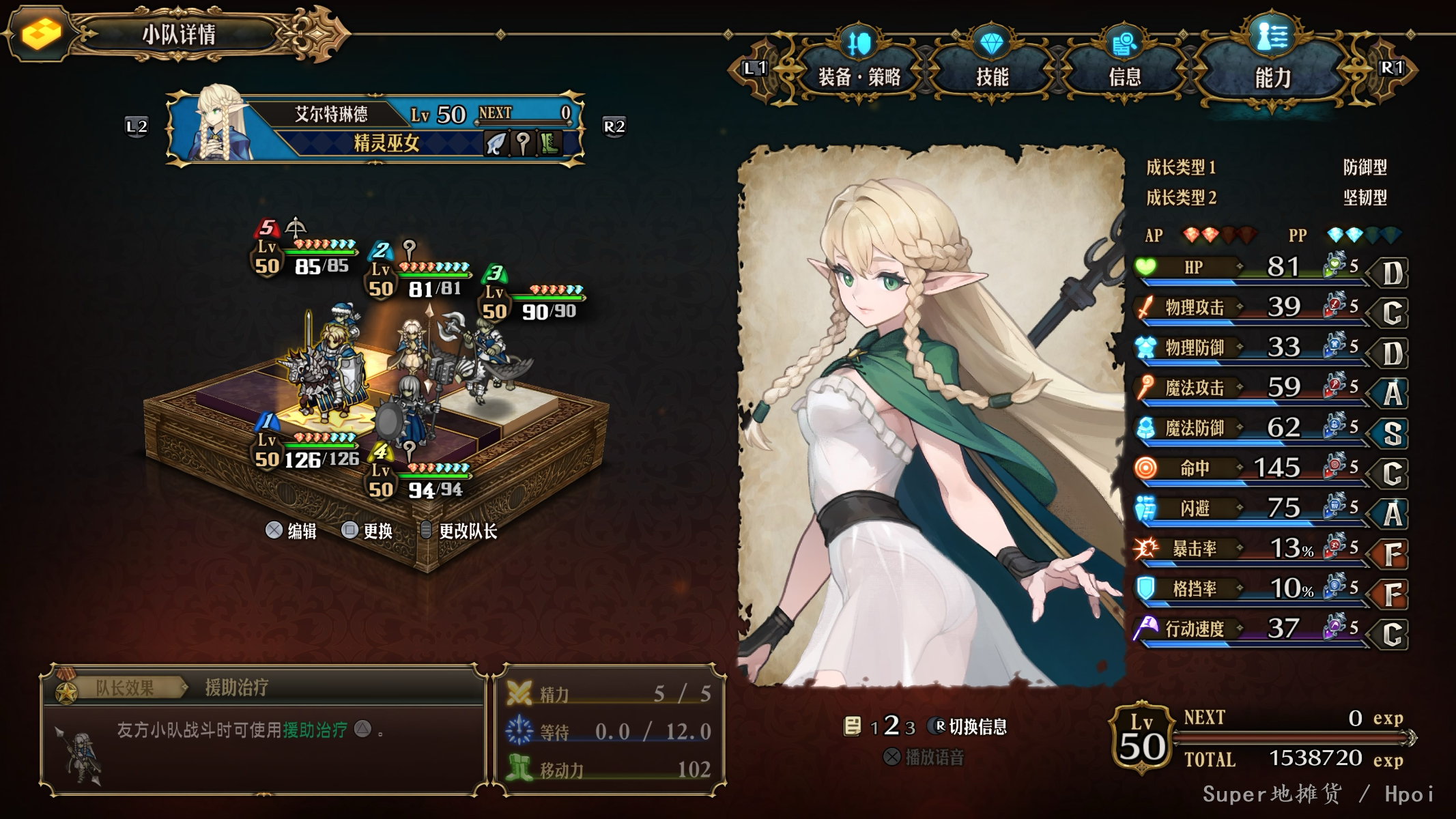The height and width of the screenshot is (819, 1456).
Task: Choose the 更换 option
Action: pos(368,531)
